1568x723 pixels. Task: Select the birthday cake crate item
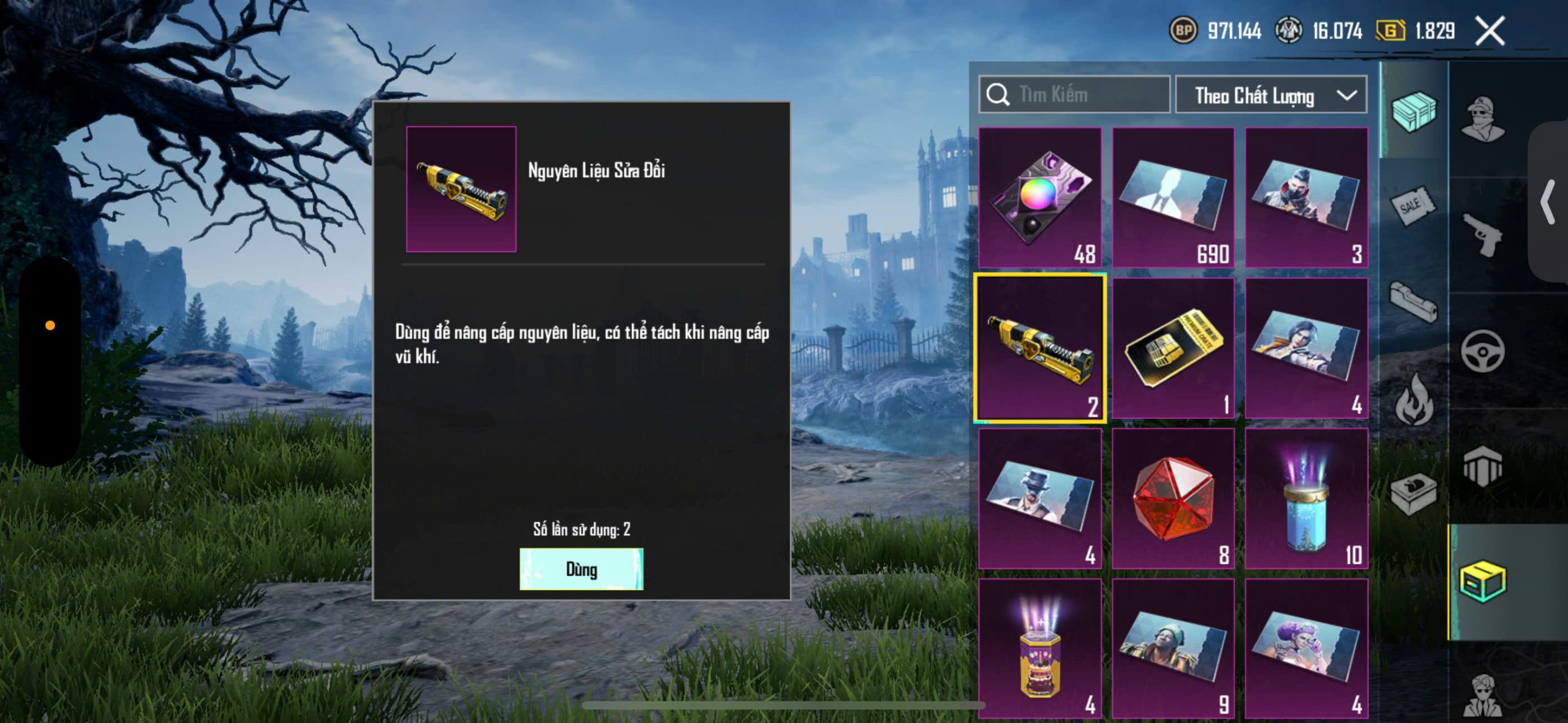(x=1040, y=648)
